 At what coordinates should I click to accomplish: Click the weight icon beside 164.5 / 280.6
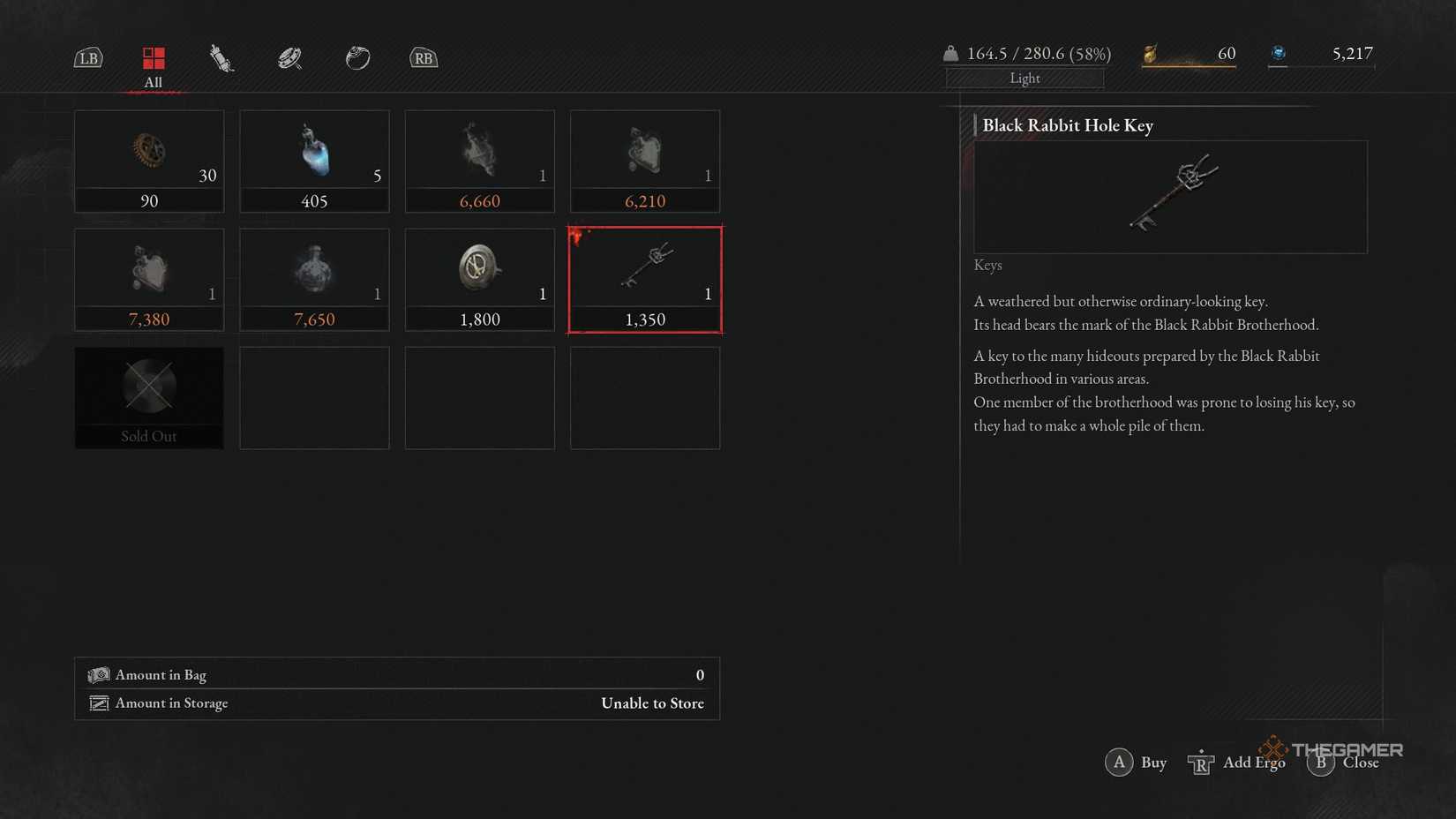[x=950, y=53]
